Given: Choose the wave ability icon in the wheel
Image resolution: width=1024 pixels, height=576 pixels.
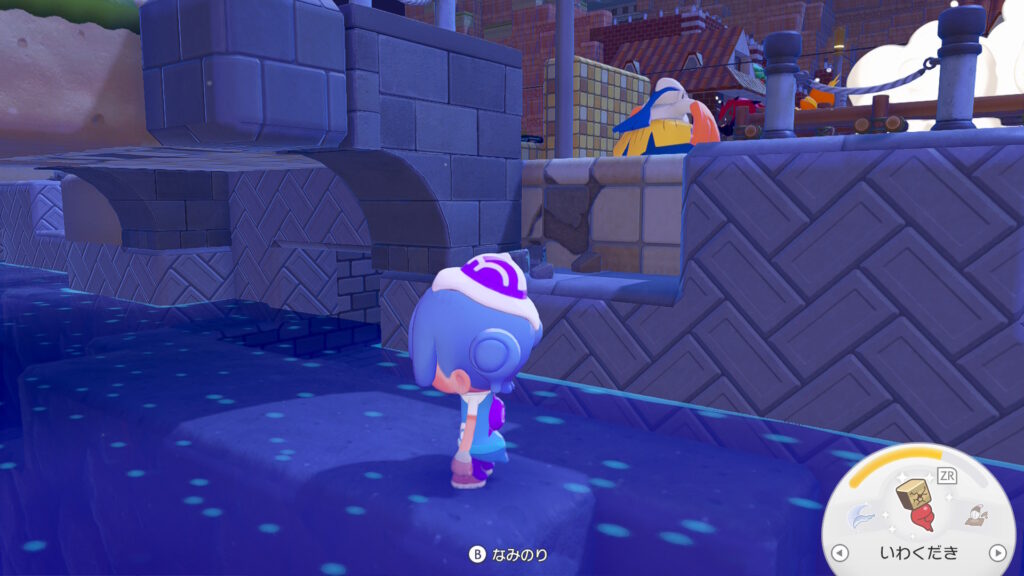Looking at the screenshot, I should [x=863, y=516].
